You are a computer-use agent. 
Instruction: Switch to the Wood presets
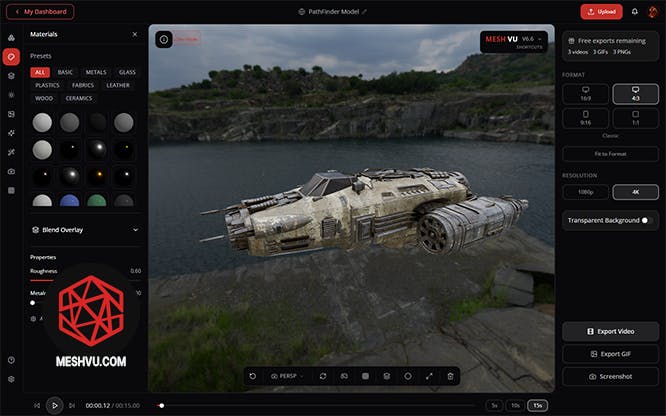(x=44, y=98)
